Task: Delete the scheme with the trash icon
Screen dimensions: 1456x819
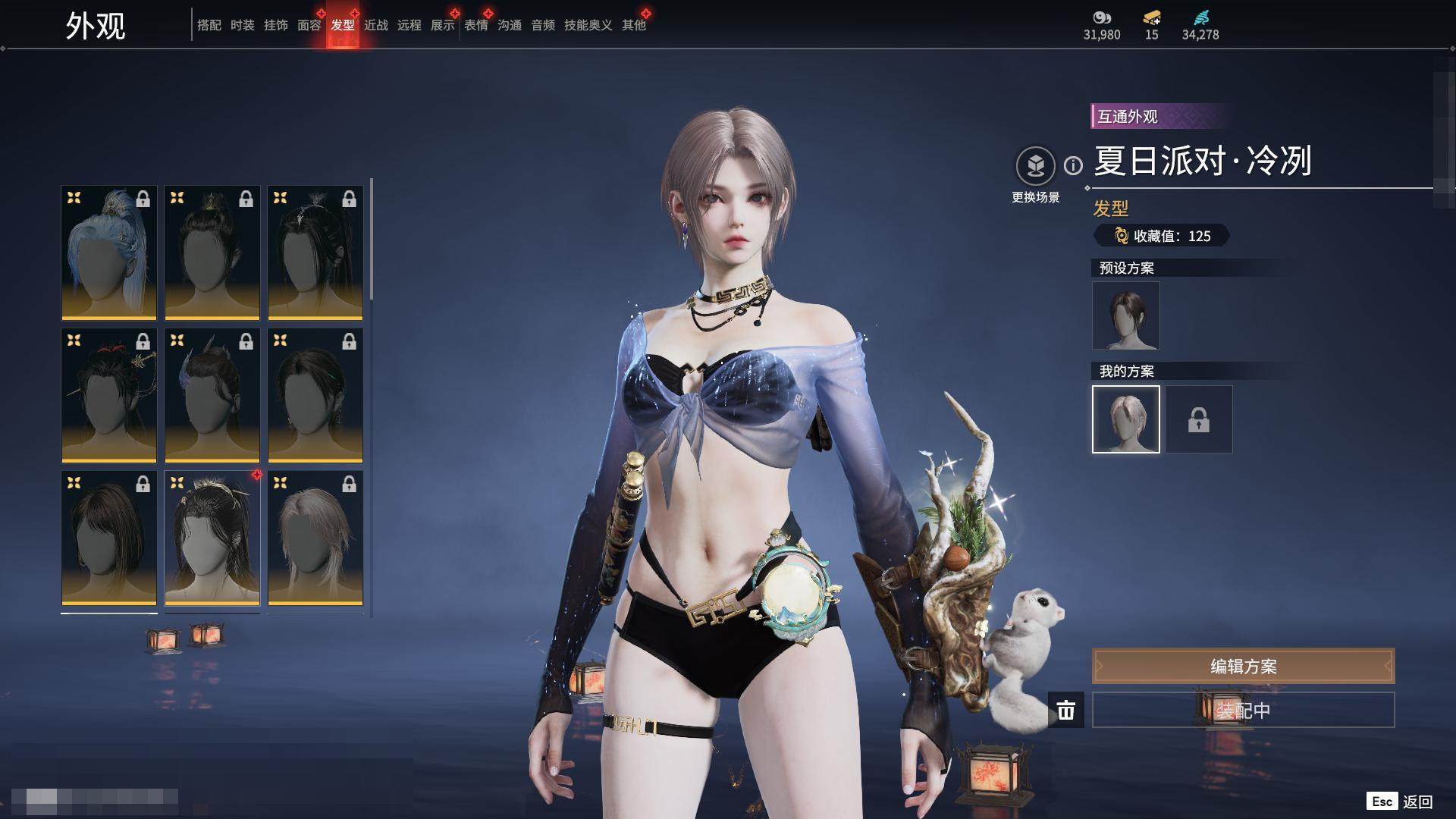Action: point(1066,710)
